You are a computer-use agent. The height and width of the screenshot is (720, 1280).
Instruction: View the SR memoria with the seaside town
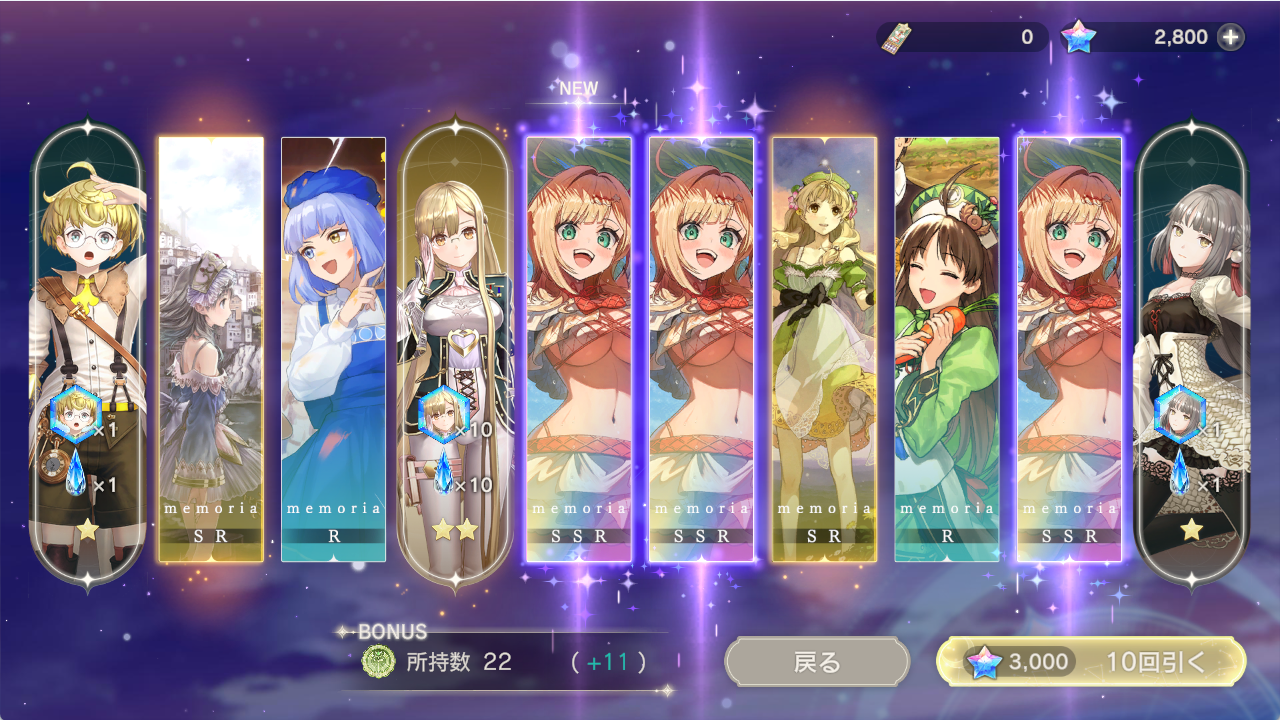click(x=211, y=350)
